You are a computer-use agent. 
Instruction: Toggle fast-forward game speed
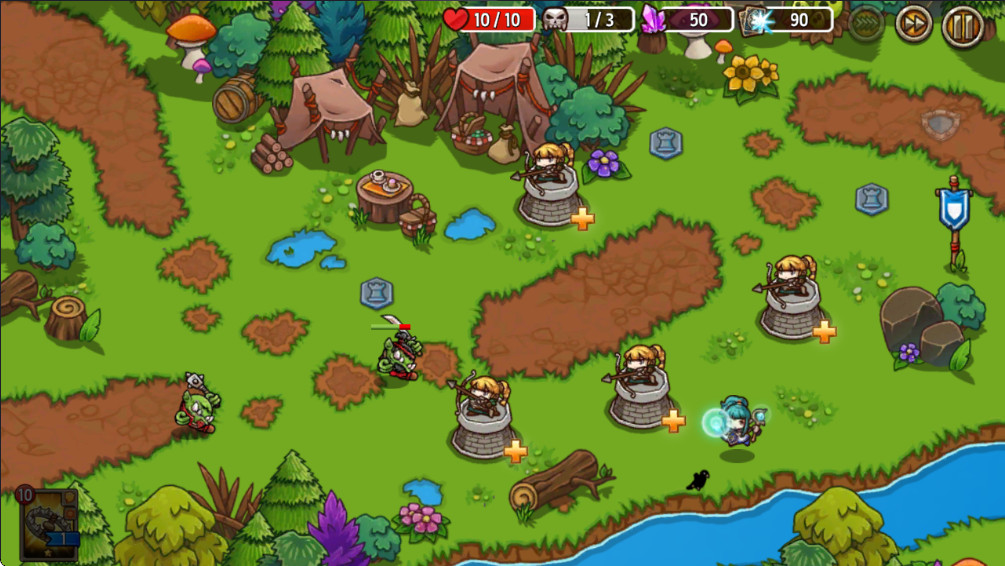(x=913, y=24)
